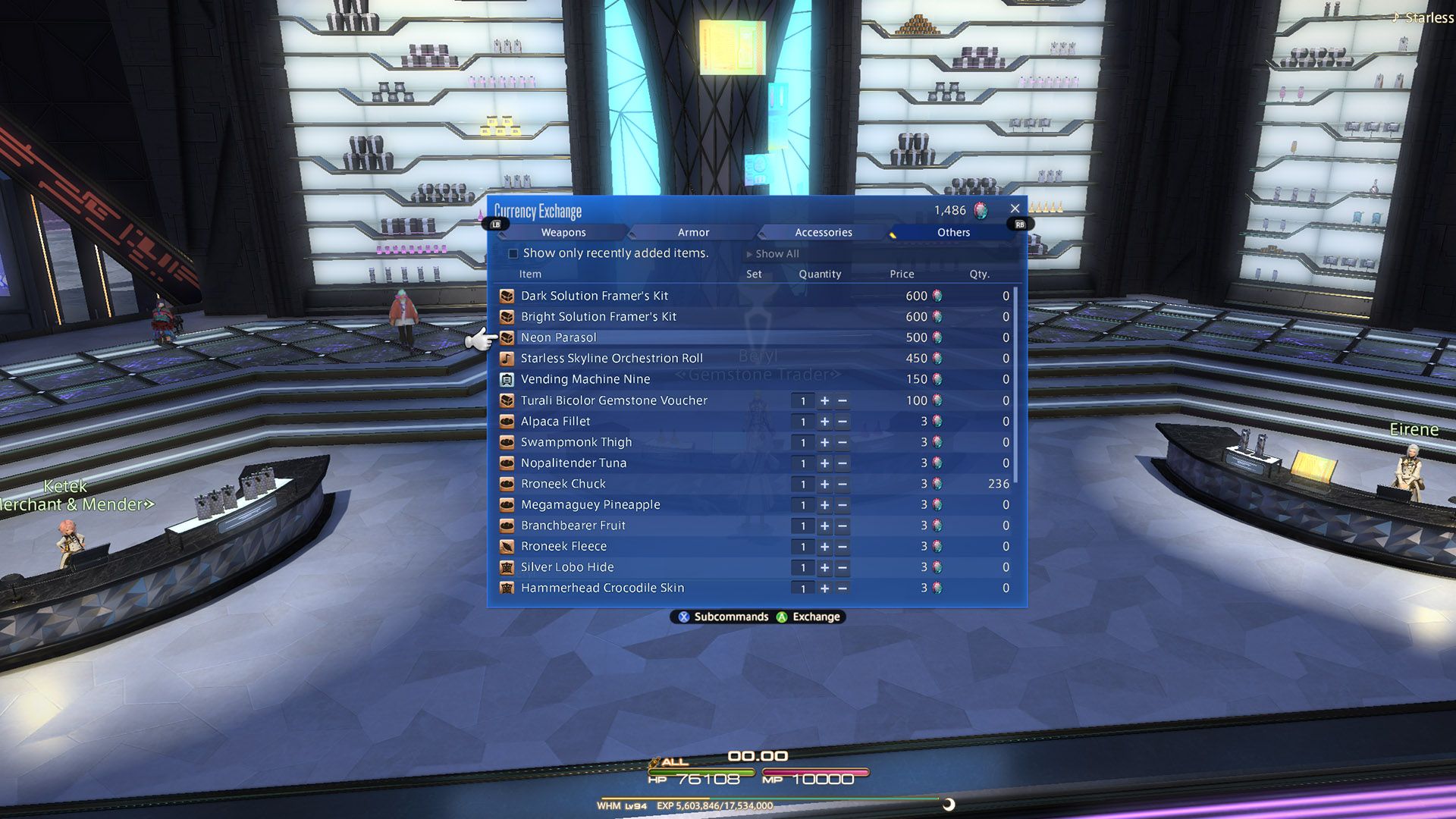Click the gemstone currency icon beside 1,486
Viewport: 1456px width, 819px height.
982,210
